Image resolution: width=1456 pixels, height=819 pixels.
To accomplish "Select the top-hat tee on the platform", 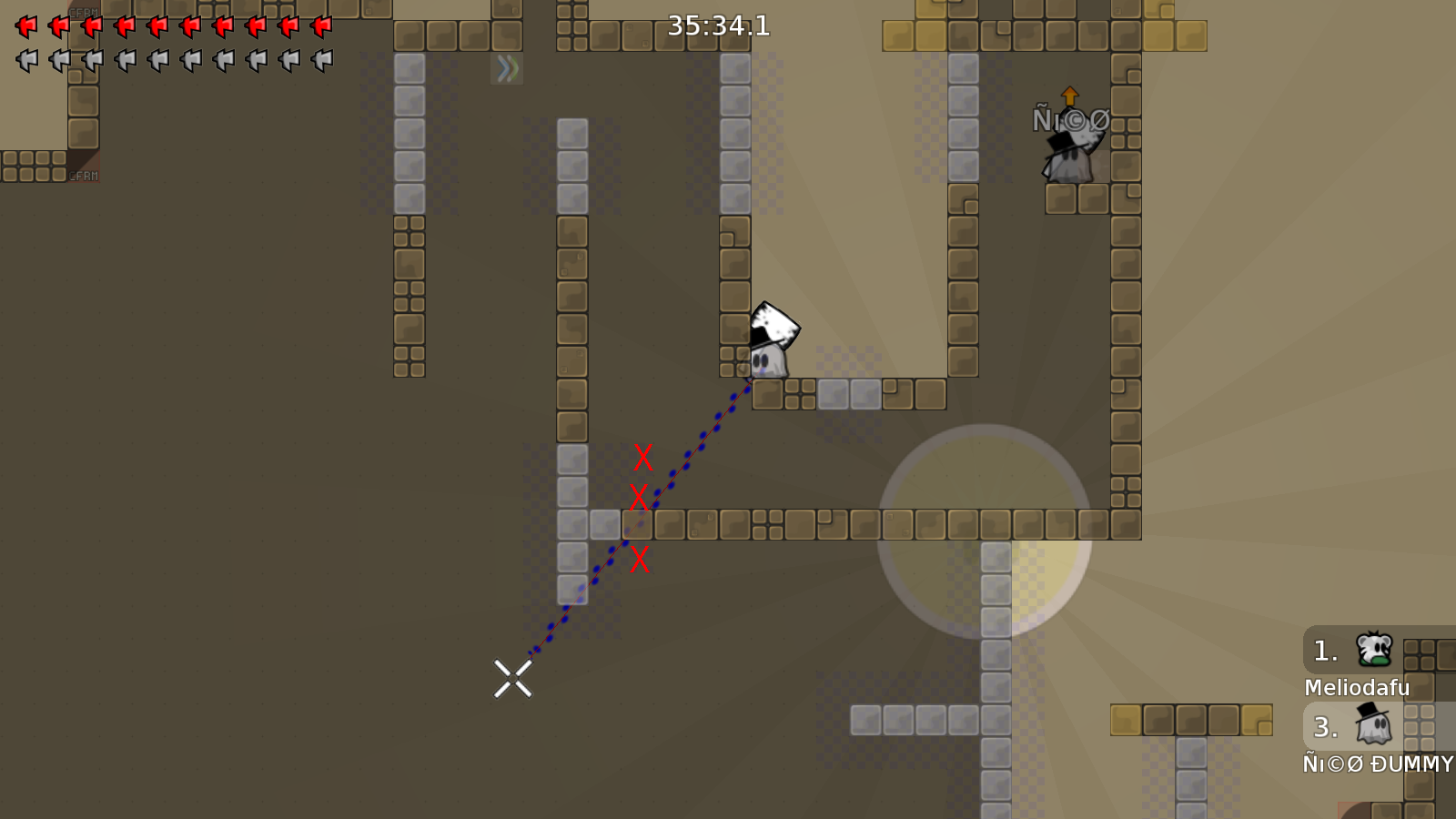I will tap(769, 355).
